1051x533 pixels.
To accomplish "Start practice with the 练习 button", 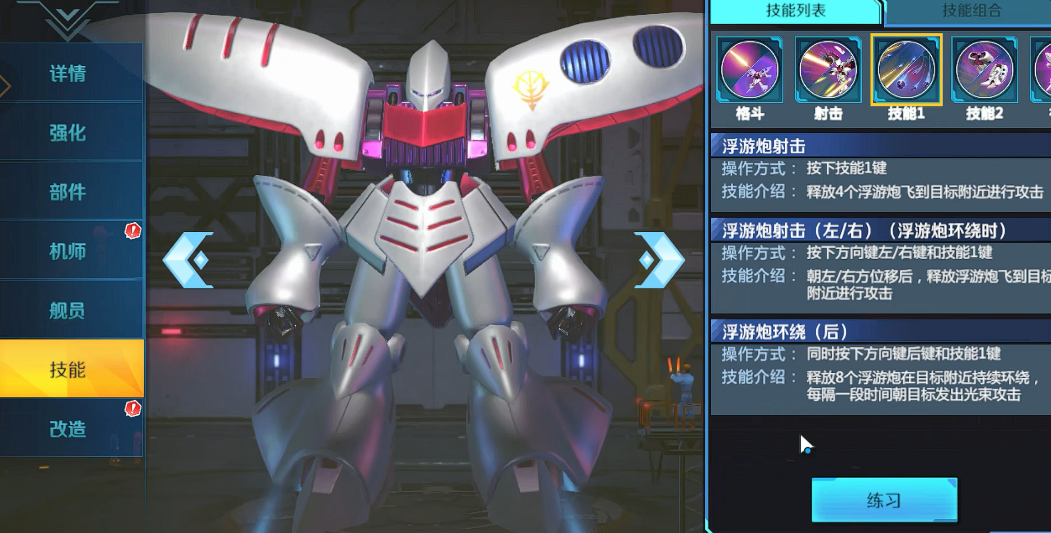I will 884,500.
